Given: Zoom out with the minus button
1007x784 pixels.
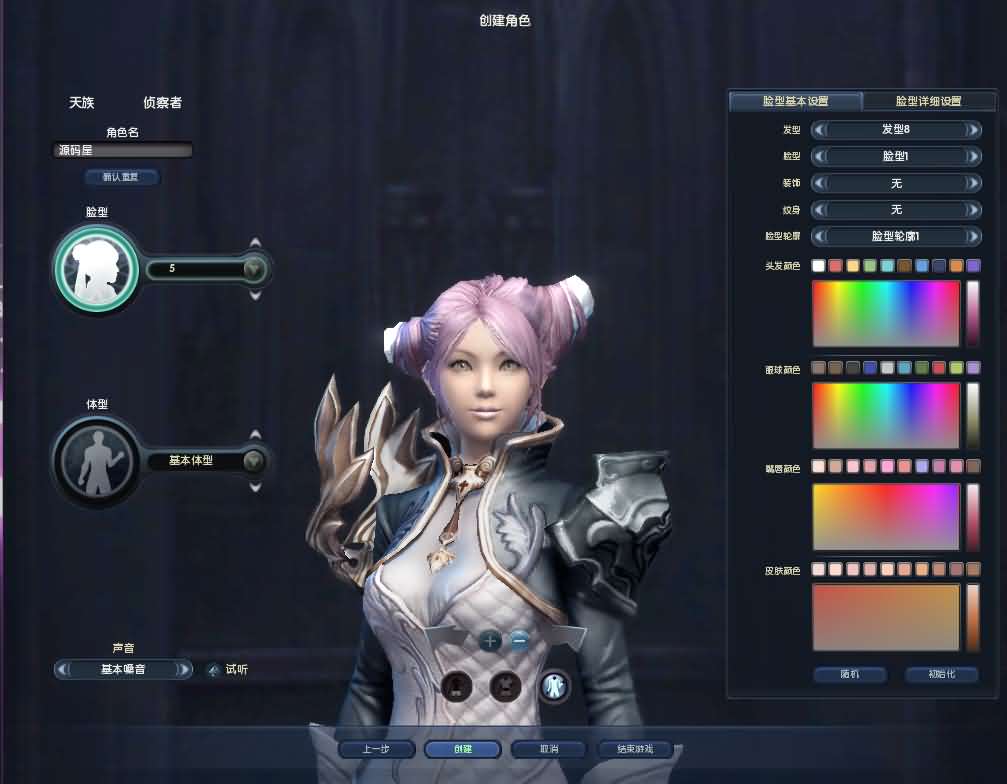Looking at the screenshot, I should point(519,641).
